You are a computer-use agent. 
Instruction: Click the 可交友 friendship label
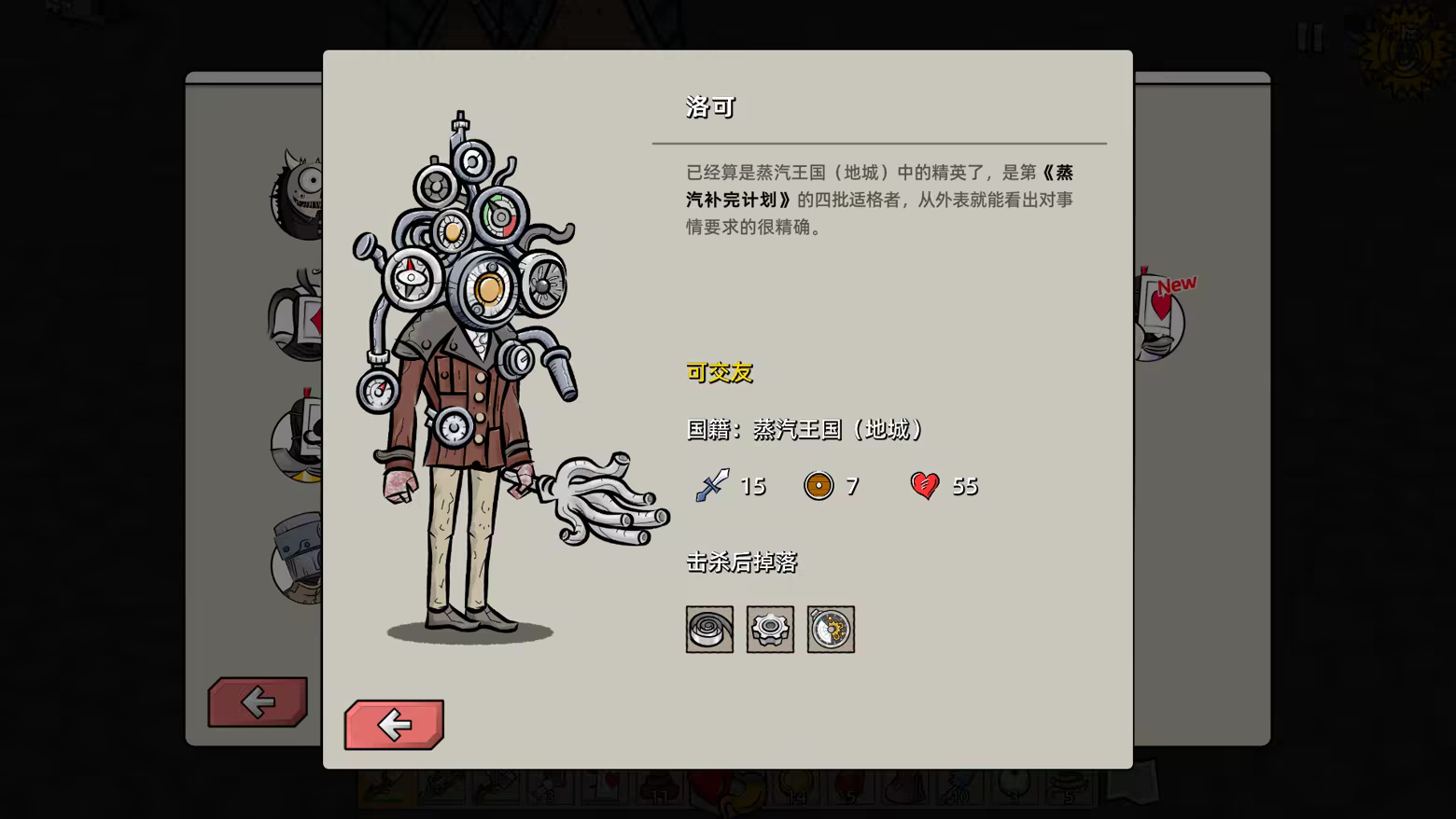pos(717,372)
